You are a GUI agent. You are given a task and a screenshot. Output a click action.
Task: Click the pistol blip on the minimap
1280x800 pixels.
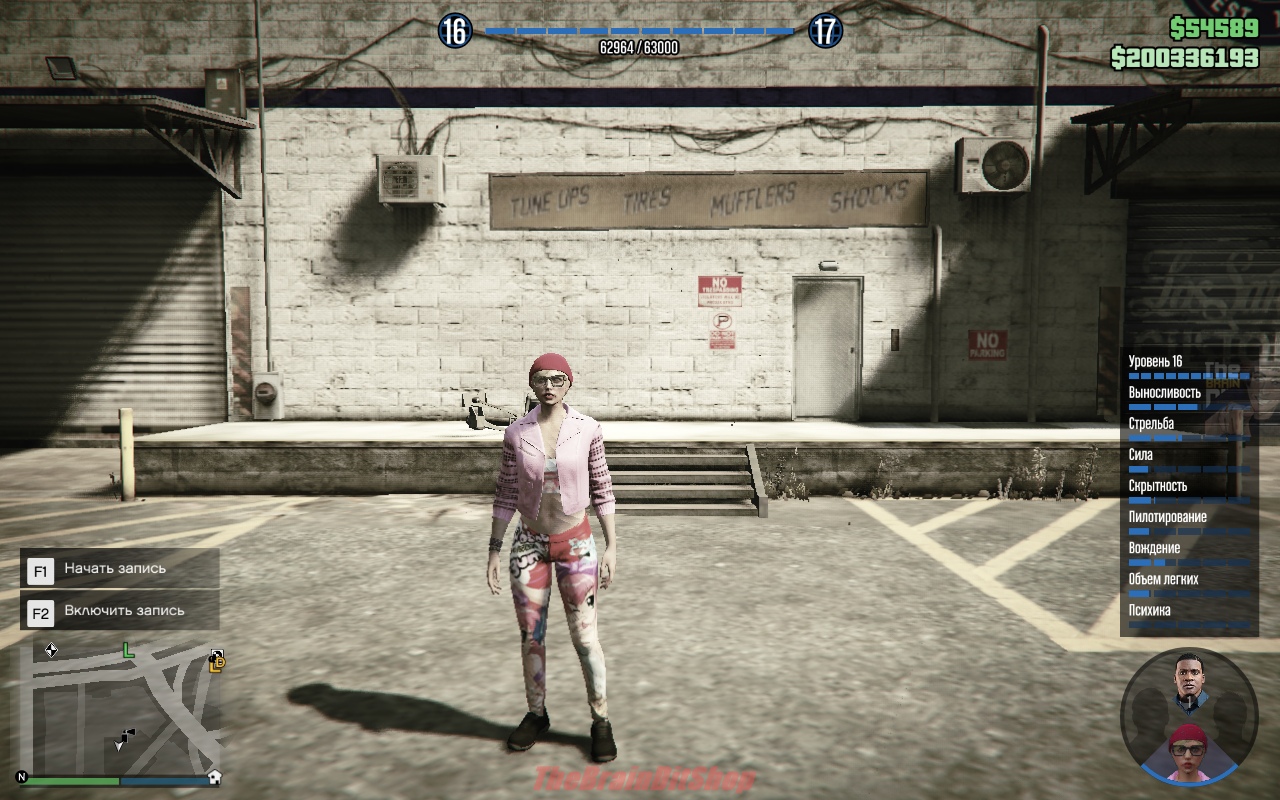pyautogui.click(x=129, y=735)
